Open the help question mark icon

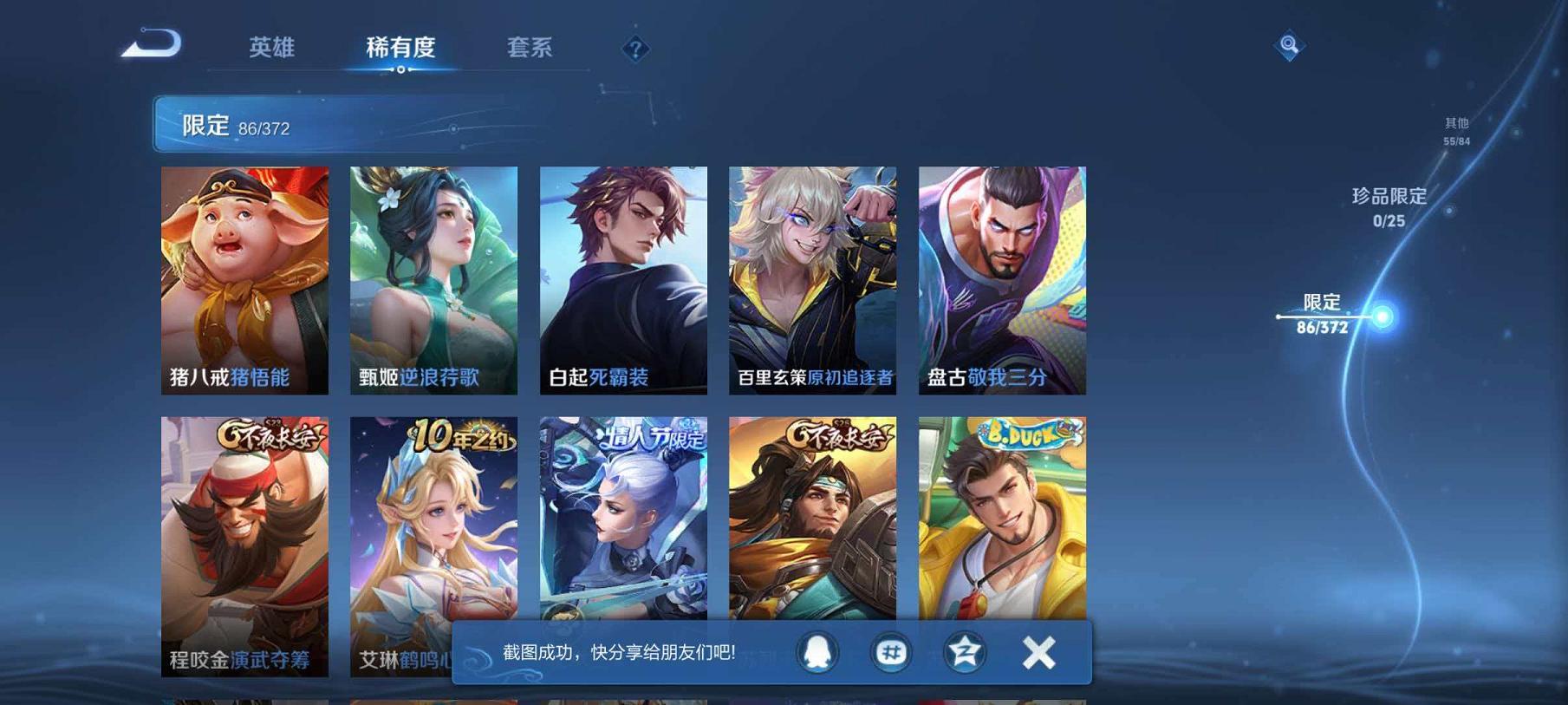(x=636, y=49)
